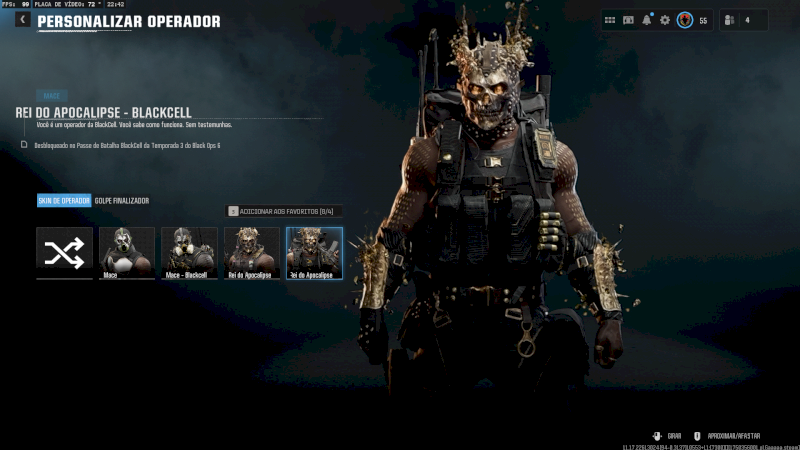Open the grid menu icon
This screenshot has height=450, width=800.
click(x=610, y=20)
